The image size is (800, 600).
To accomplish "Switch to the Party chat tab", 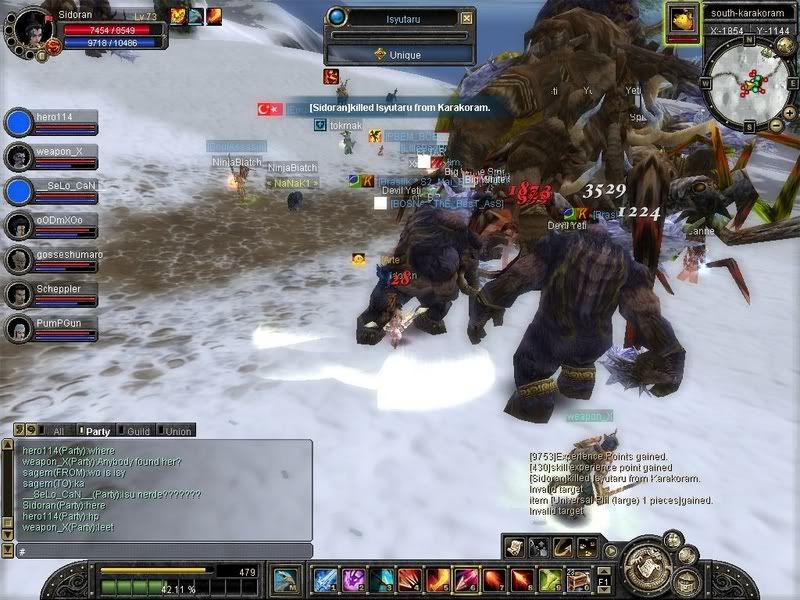I will tap(98, 431).
